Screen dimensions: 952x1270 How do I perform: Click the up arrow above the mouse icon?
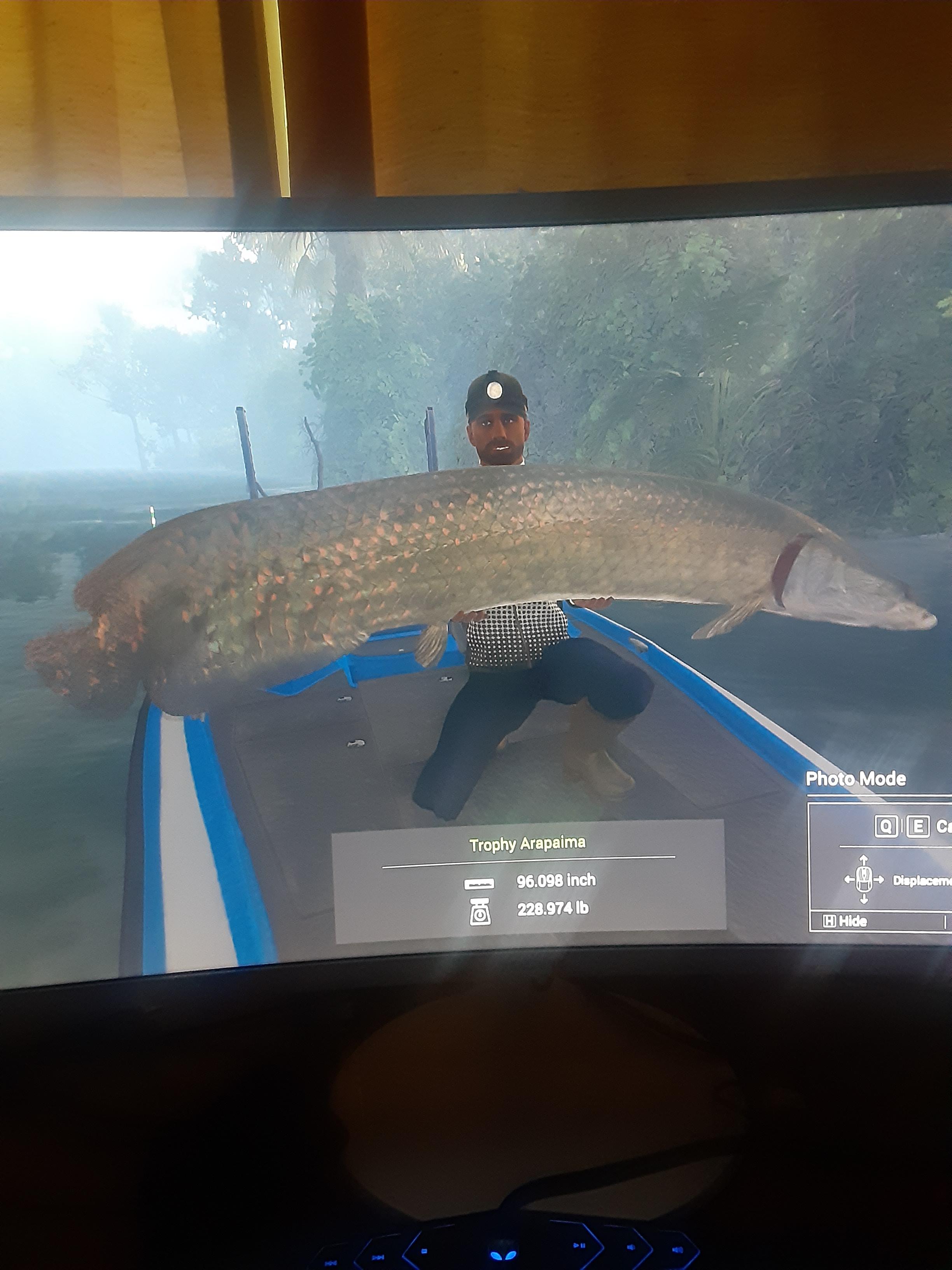(864, 860)
